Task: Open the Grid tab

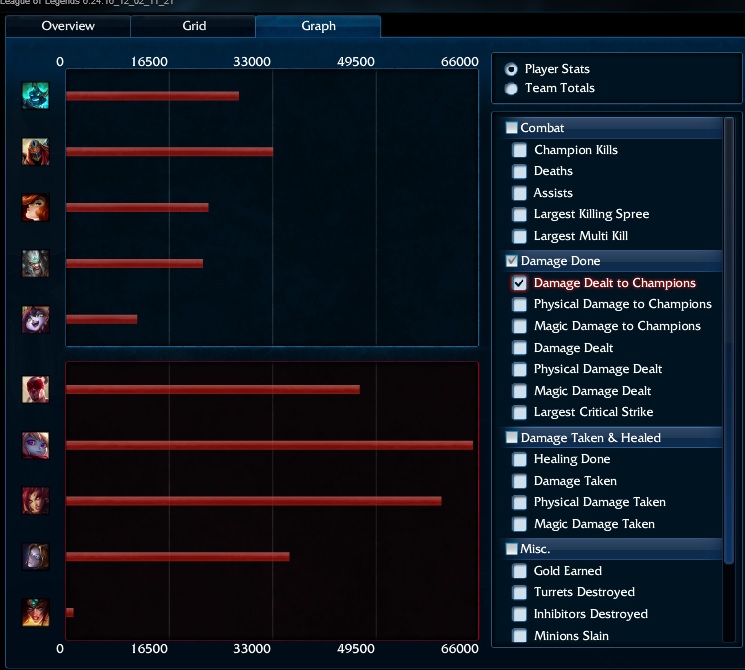Action: point(194,26)
